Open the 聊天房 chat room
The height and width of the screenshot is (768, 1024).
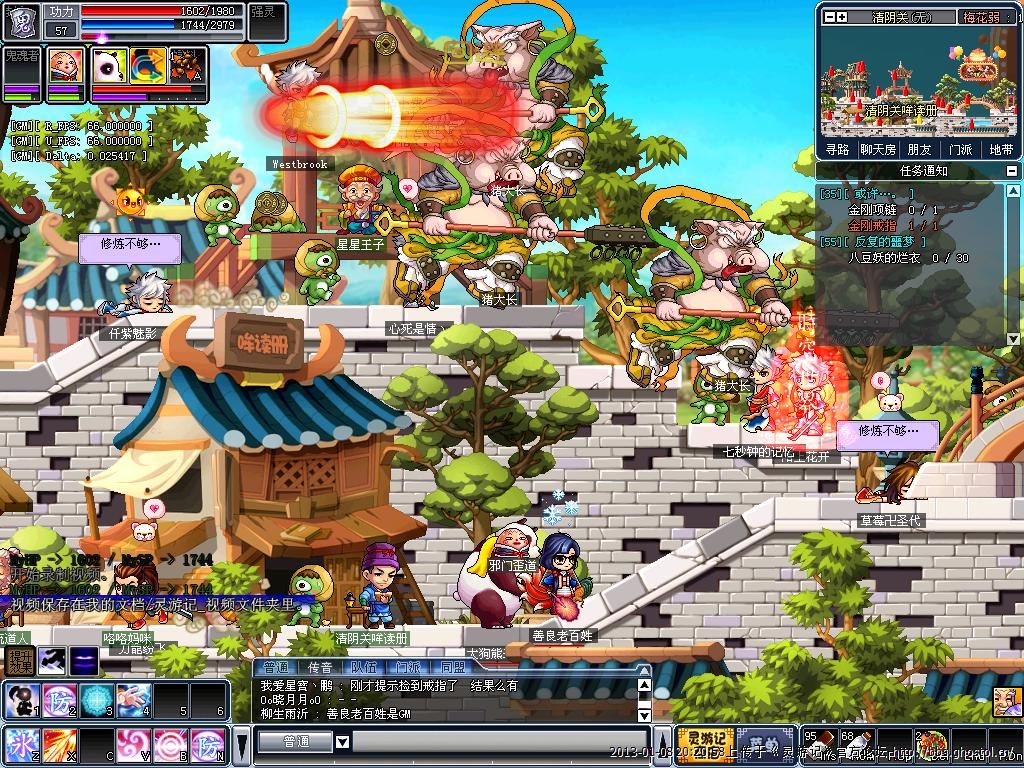(878, 149)
